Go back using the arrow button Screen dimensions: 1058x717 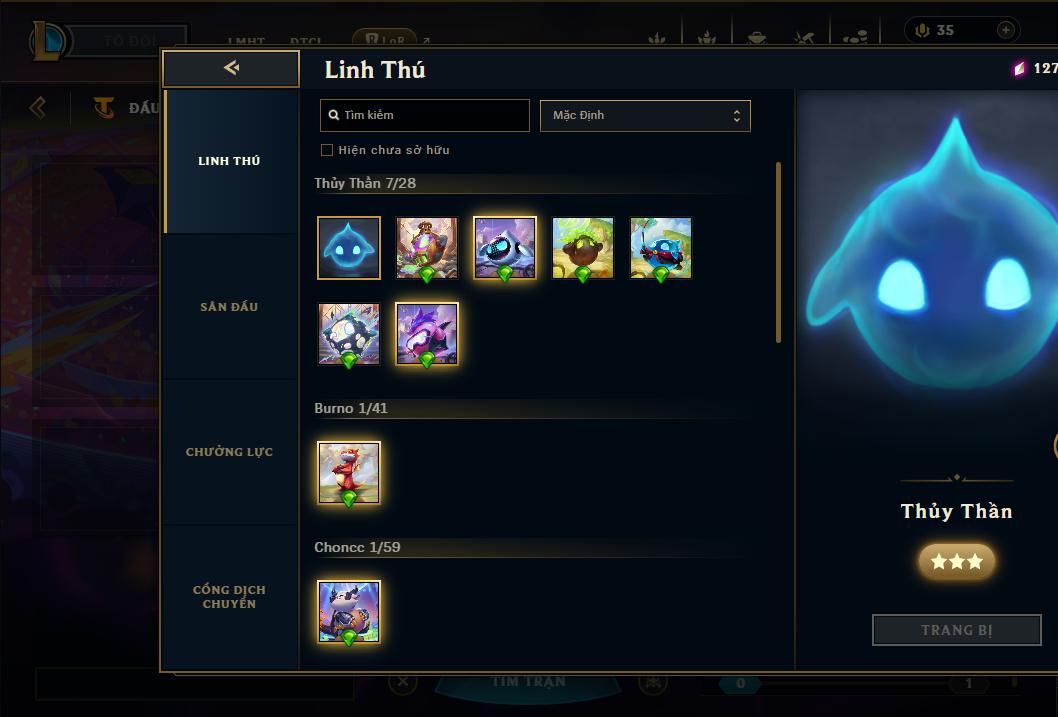pyautogui.click(x=231, y=68)
